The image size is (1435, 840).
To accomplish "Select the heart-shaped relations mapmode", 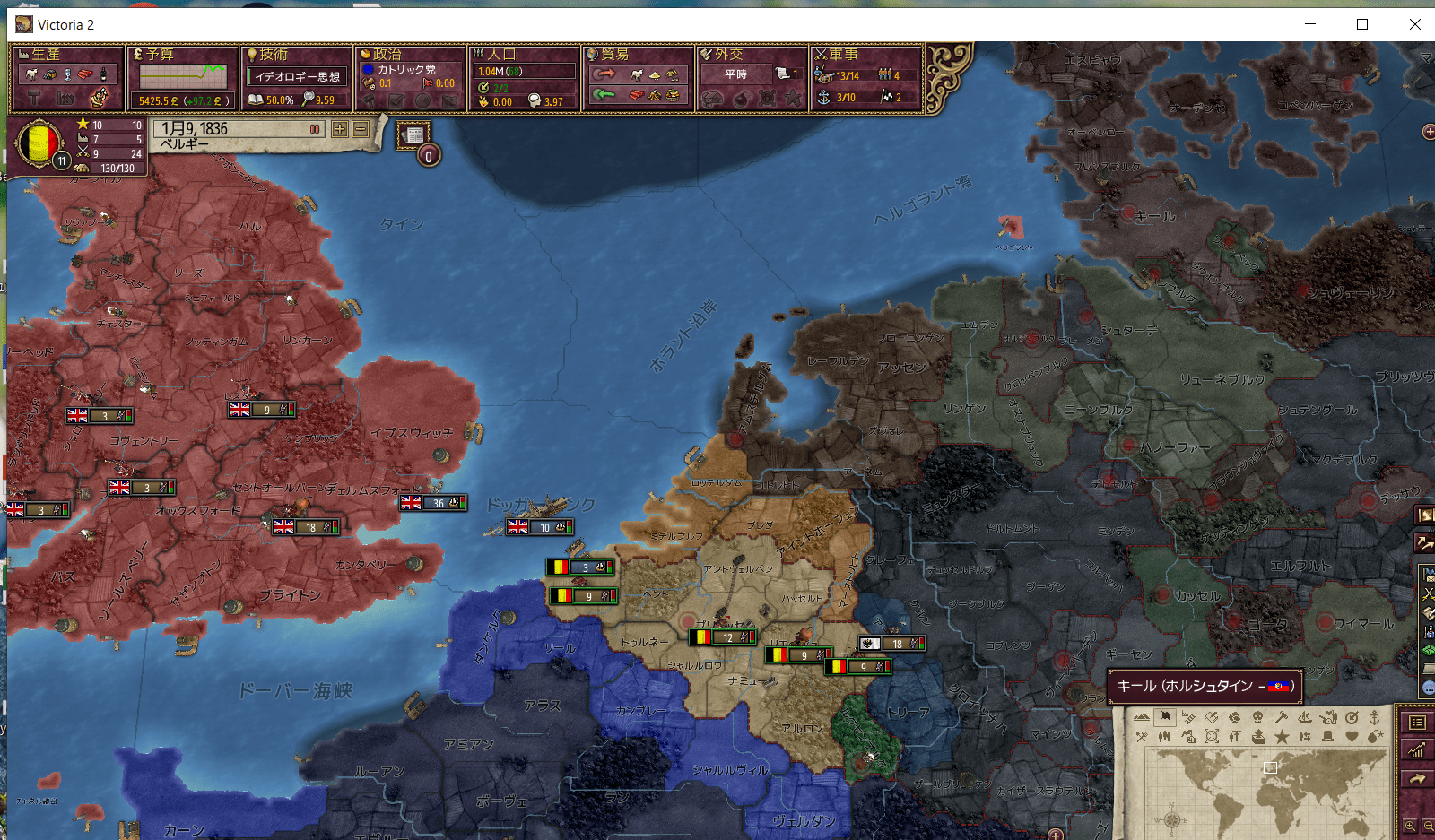I will (1352, 736).
